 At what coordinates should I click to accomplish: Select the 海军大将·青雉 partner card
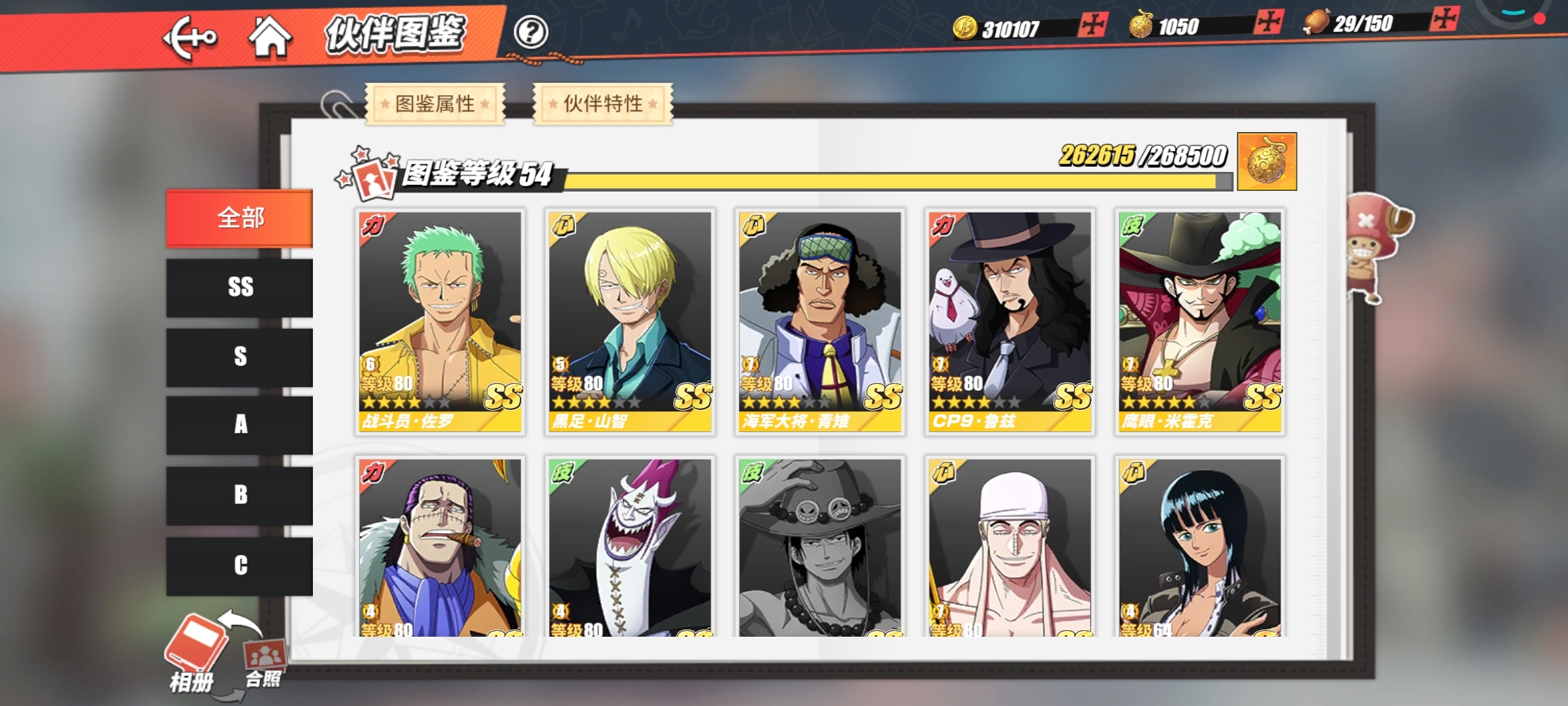pyautogui.click(x=820, y=322)
